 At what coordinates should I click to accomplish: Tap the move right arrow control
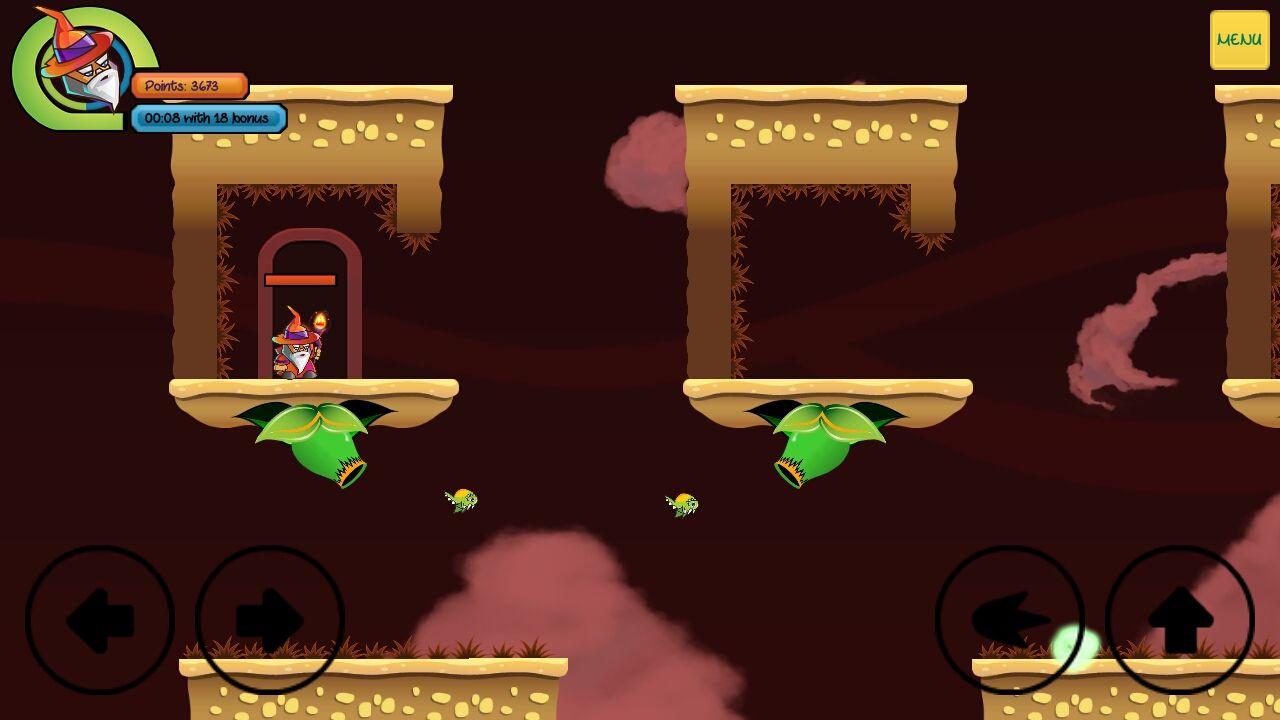(x=270, y=620)
